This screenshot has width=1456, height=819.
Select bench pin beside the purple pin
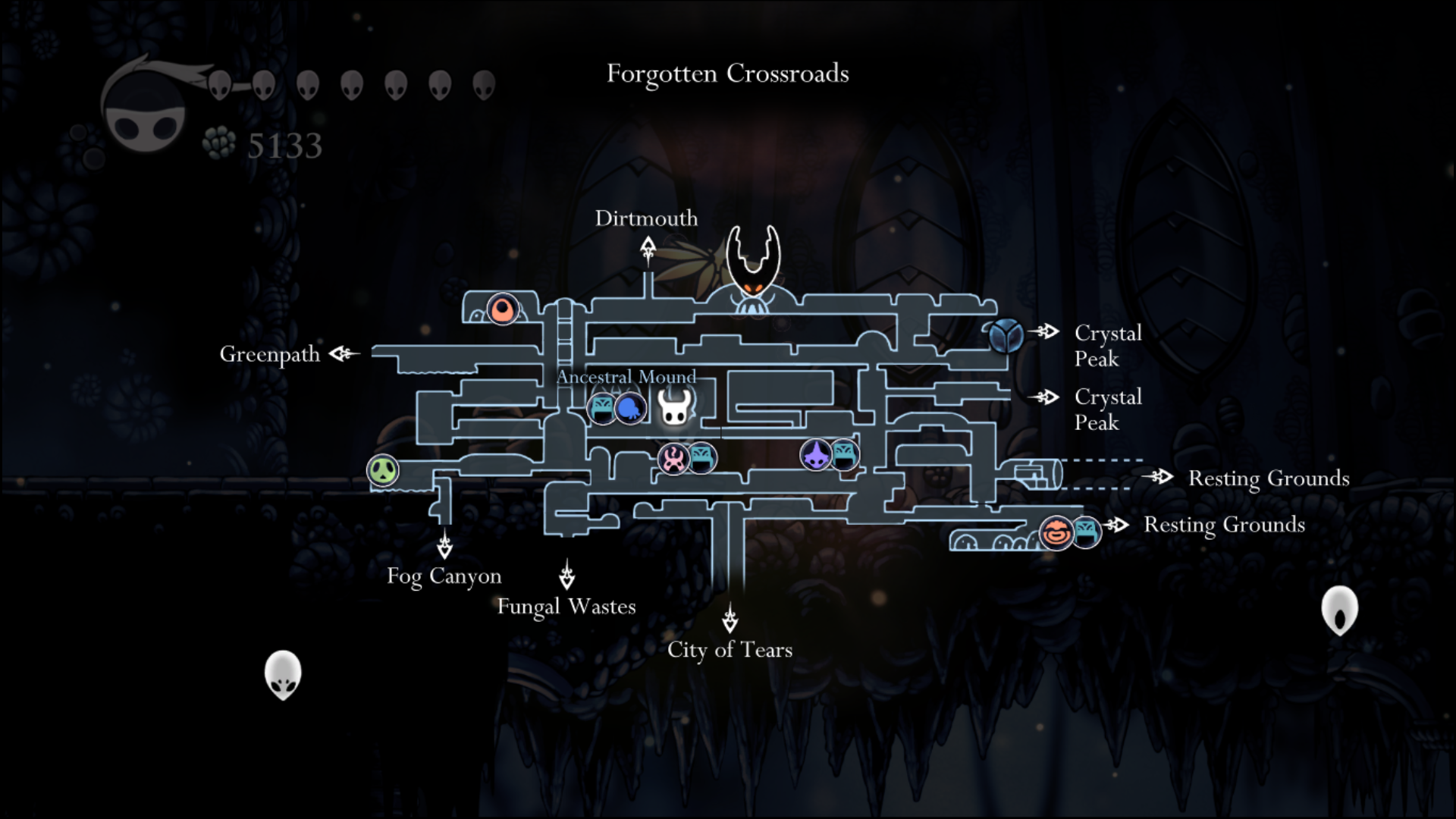(x=845, y=455)
